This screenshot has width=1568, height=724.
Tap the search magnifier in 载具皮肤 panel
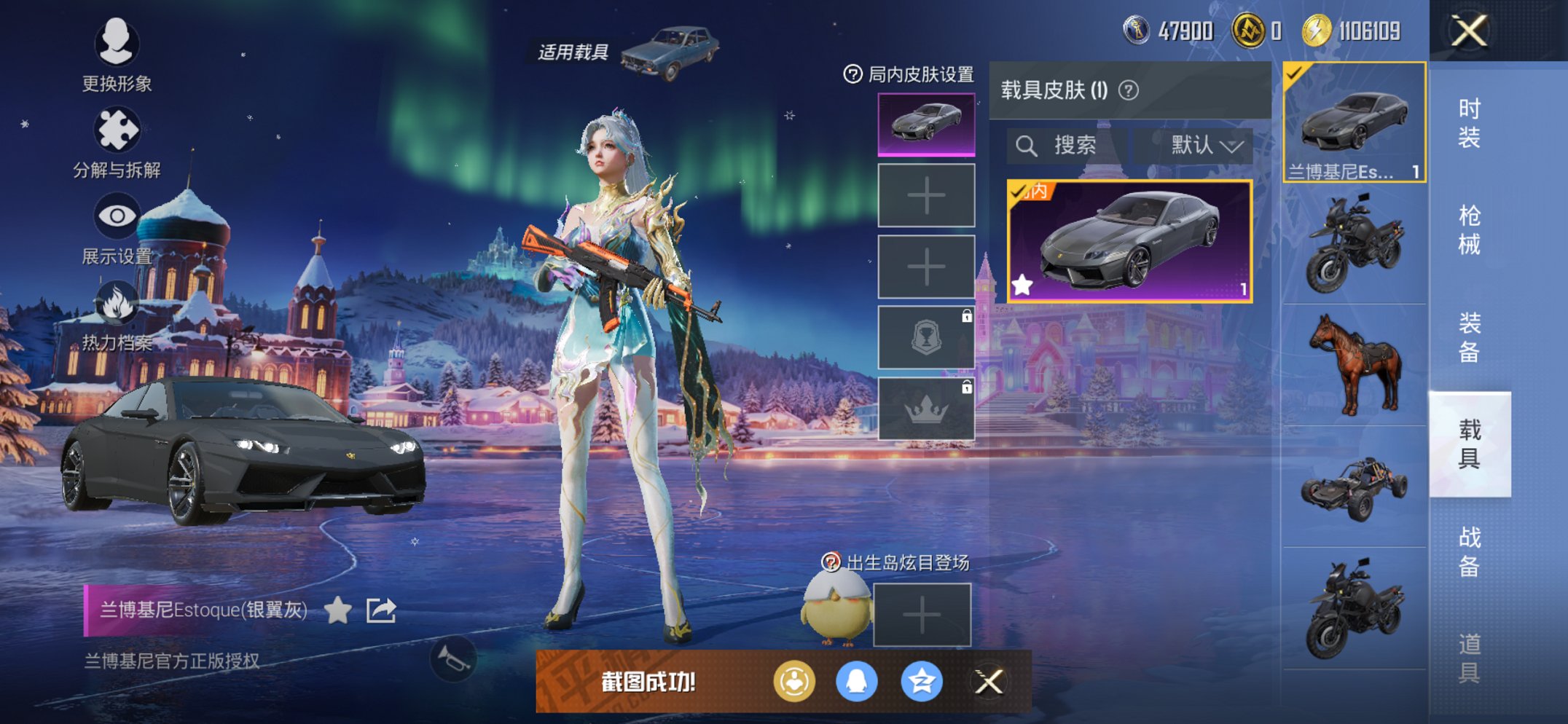(x=1028, y=145)
